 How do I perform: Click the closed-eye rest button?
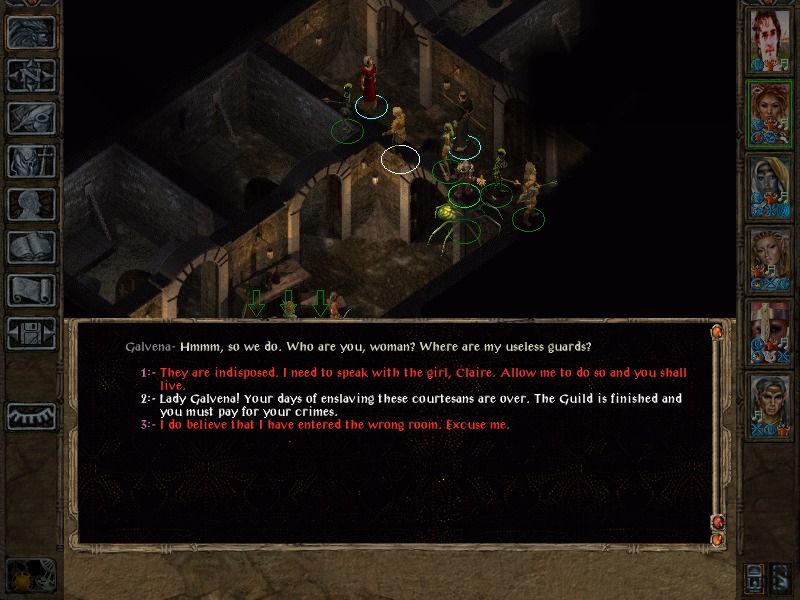(31, 415)
